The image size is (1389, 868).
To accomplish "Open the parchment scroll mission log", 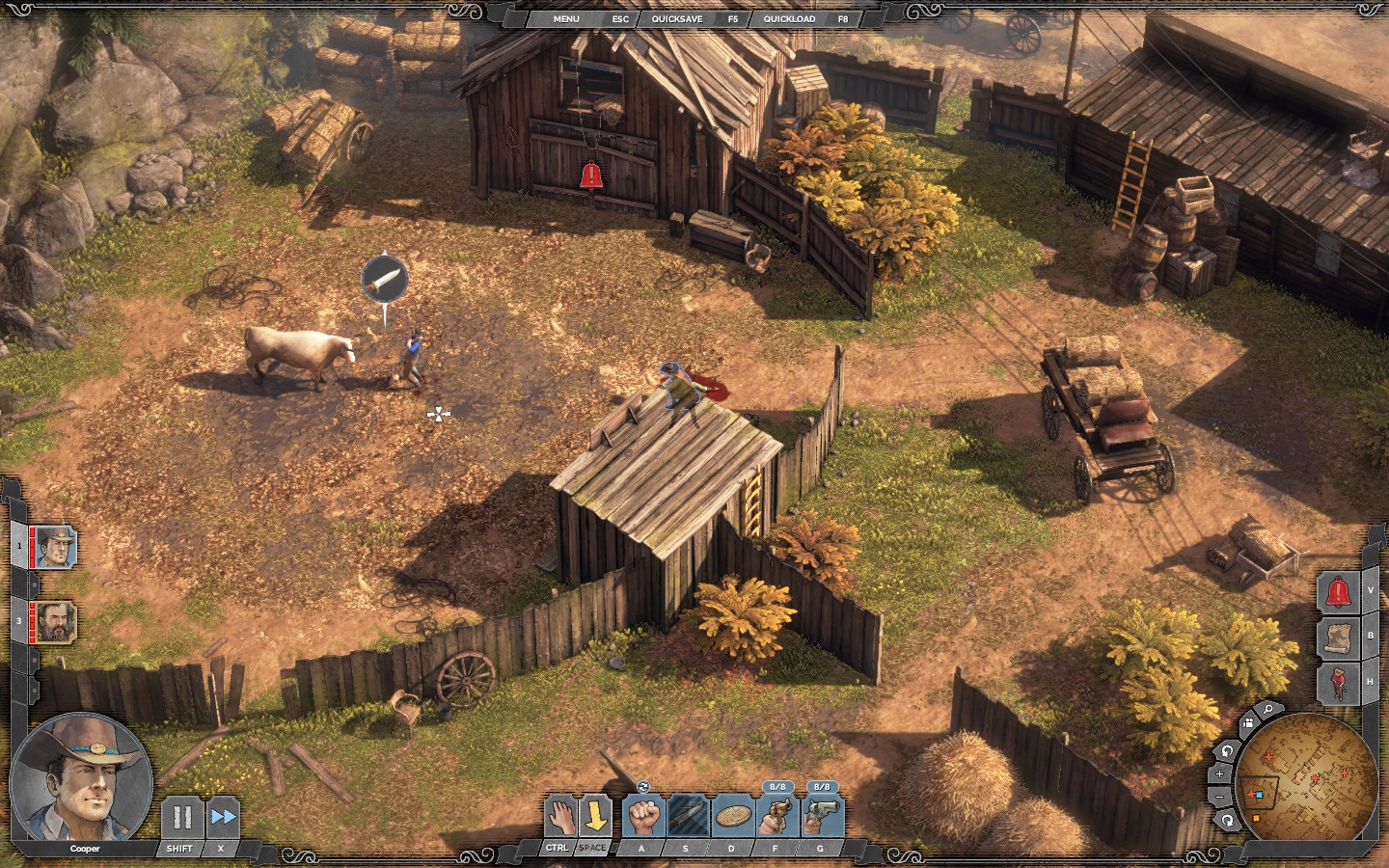I will [x=1338, y=637].
